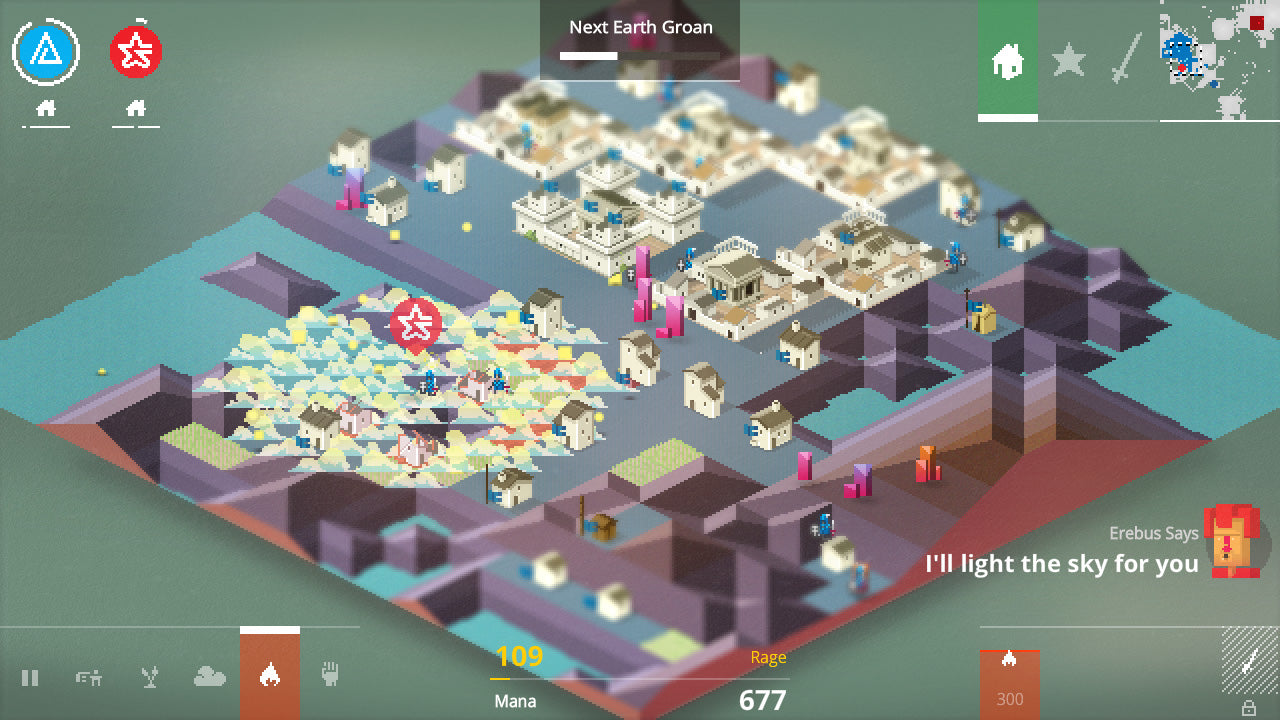Screen dimensions: 1280x720
Task: Click the minimap in the top right
Action: coord(1216,58)
